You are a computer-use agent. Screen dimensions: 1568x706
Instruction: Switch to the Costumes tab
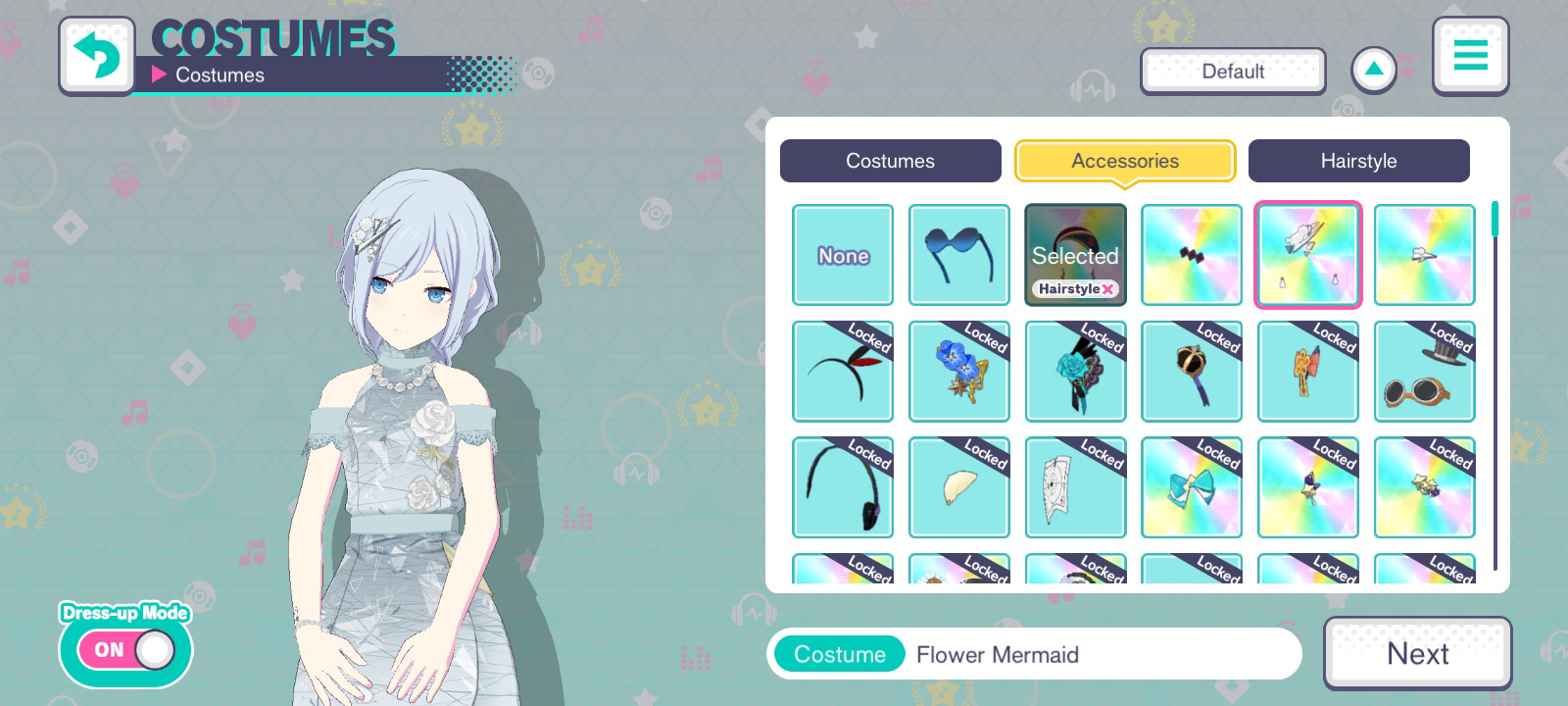(x=890, y=161)
